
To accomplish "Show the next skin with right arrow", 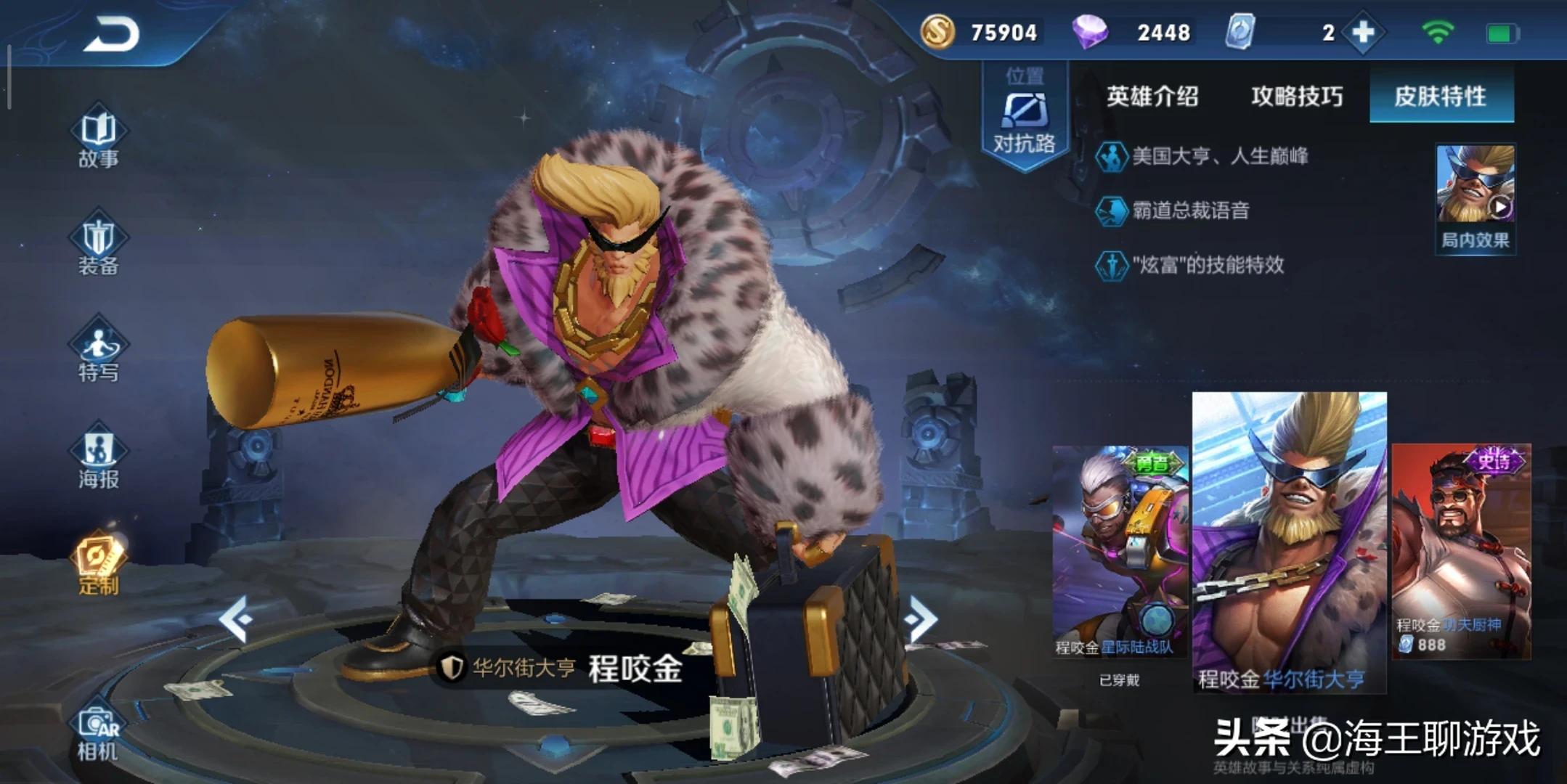I will pyautogui.click(x=921, y=619).
